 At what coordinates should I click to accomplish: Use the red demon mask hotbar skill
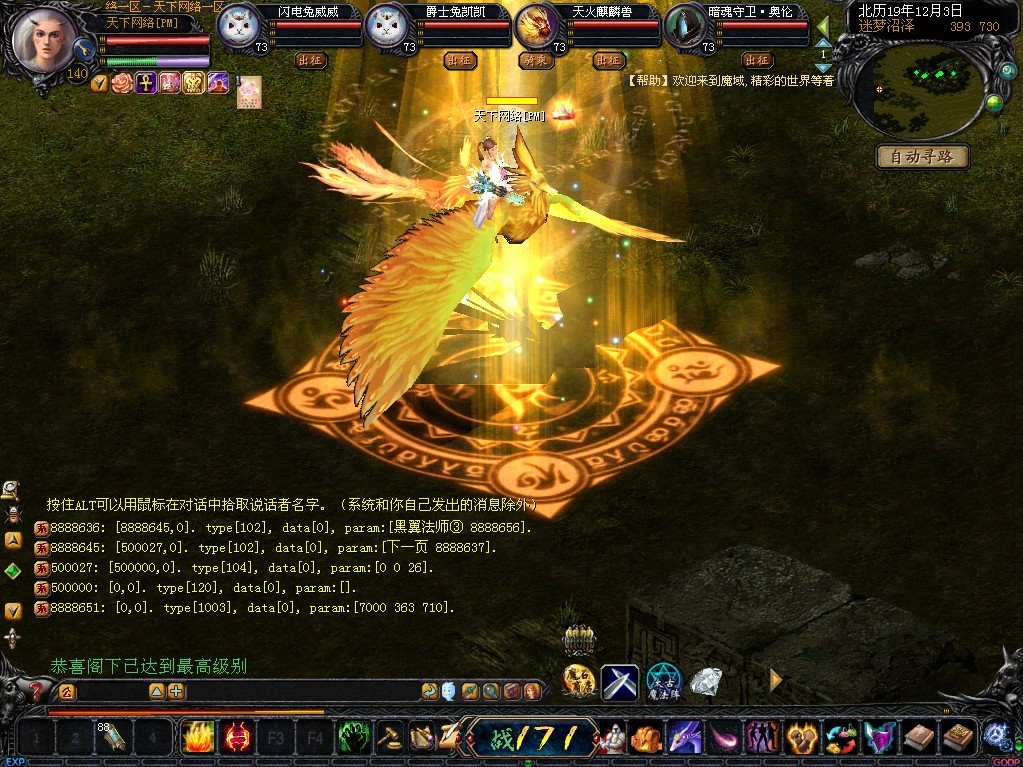tap(238, 738)
